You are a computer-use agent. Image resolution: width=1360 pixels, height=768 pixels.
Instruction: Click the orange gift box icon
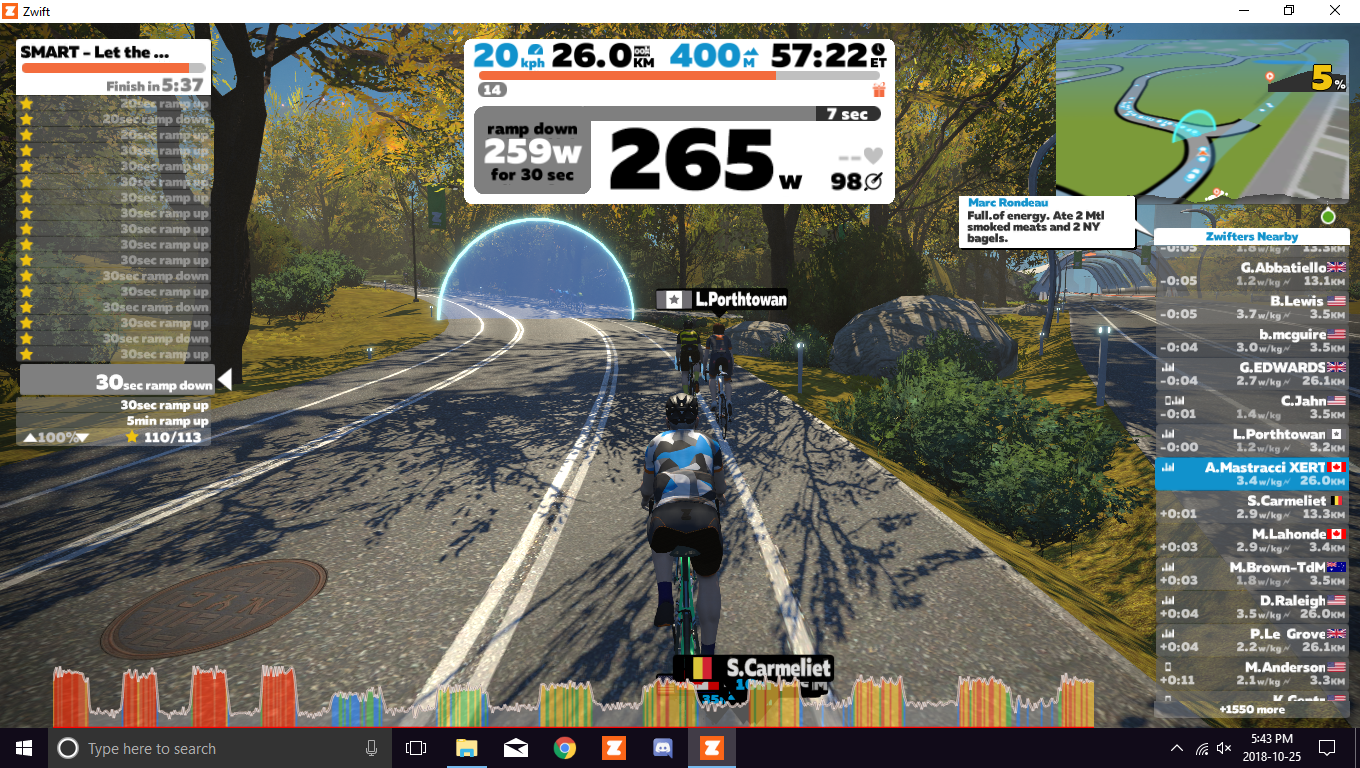click(x=879, y=90)
